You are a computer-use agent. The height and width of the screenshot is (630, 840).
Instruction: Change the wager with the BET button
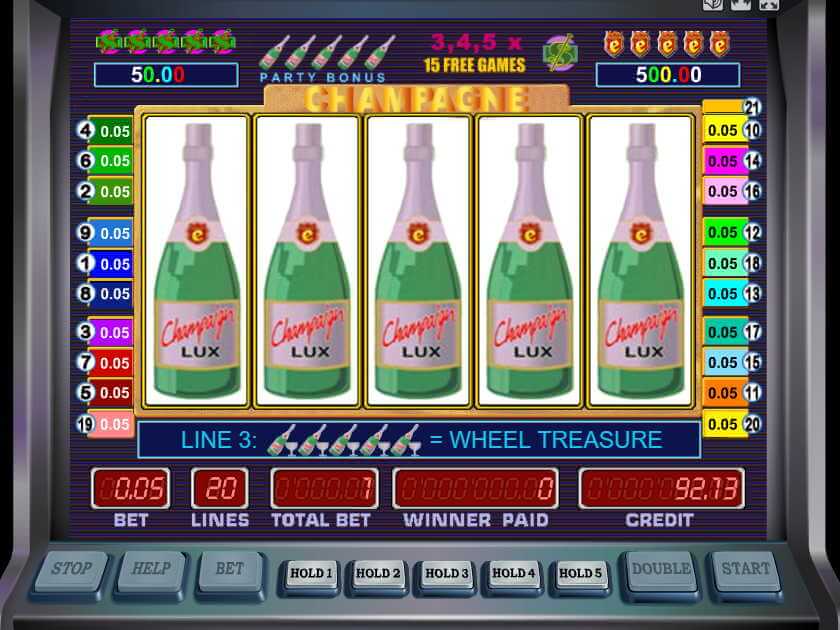pyautogui.click(x=230, y=571)
